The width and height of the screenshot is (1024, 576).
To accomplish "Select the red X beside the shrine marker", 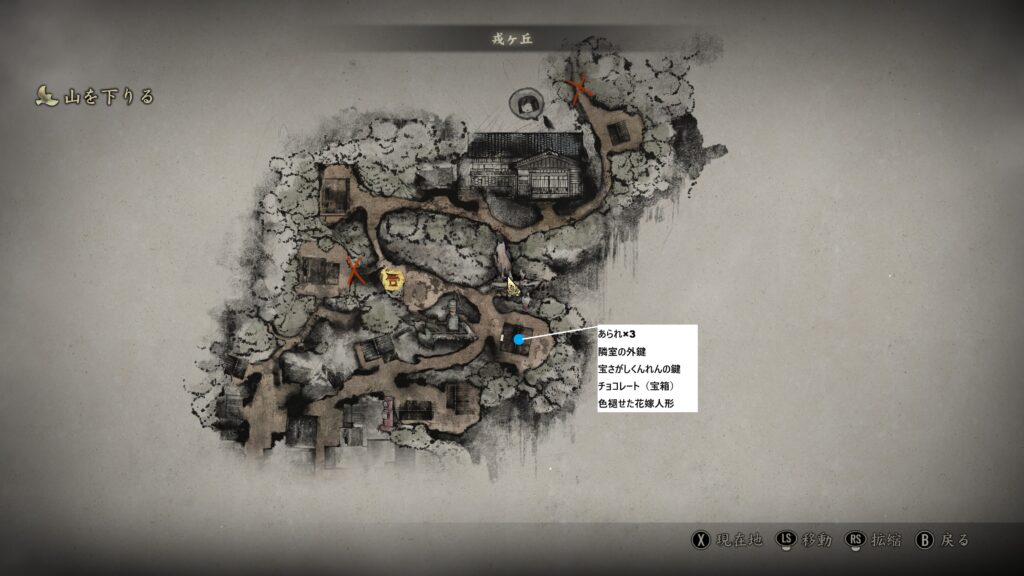I will pos(355,271).
